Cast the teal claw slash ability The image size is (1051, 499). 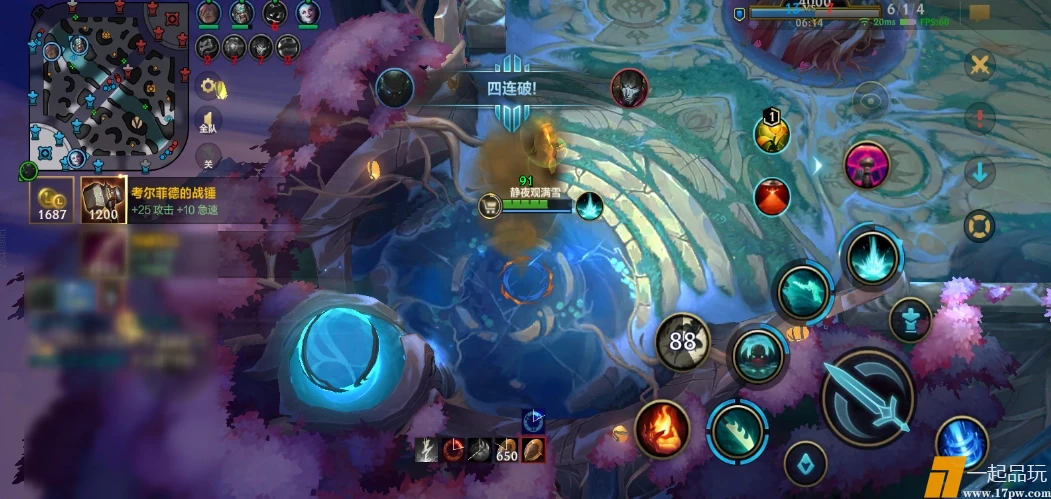[738, 430]
